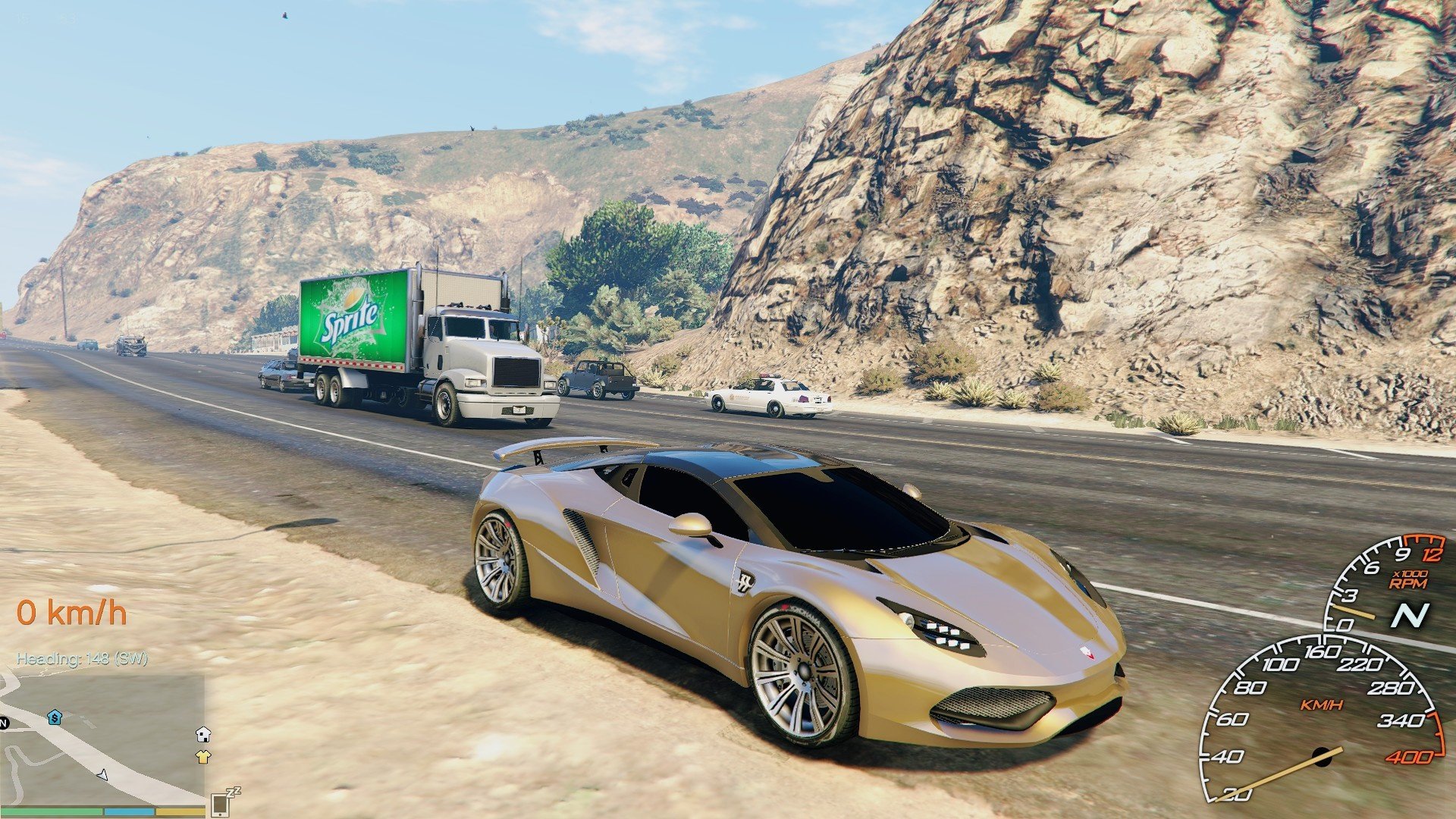The width and height of the screenshot is (1456, 819).
Task: Click the white safehouse house icon on minimap
Action: [x=203, y=736]
